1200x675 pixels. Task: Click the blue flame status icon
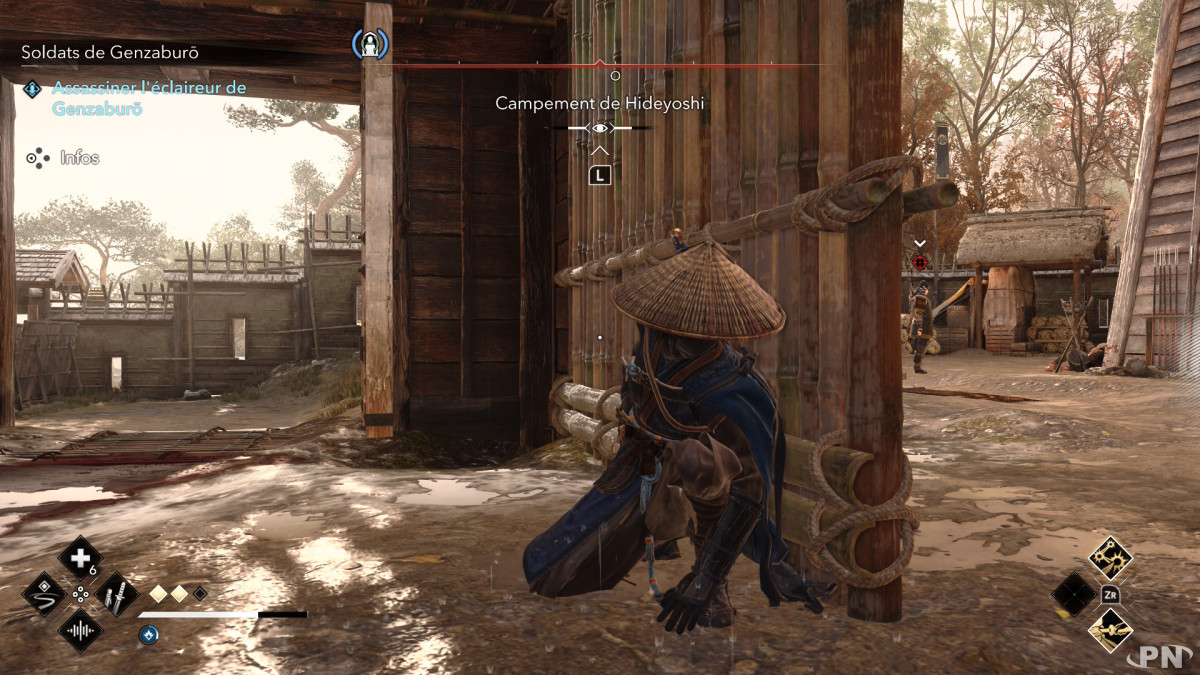click(x=148, y=633)
